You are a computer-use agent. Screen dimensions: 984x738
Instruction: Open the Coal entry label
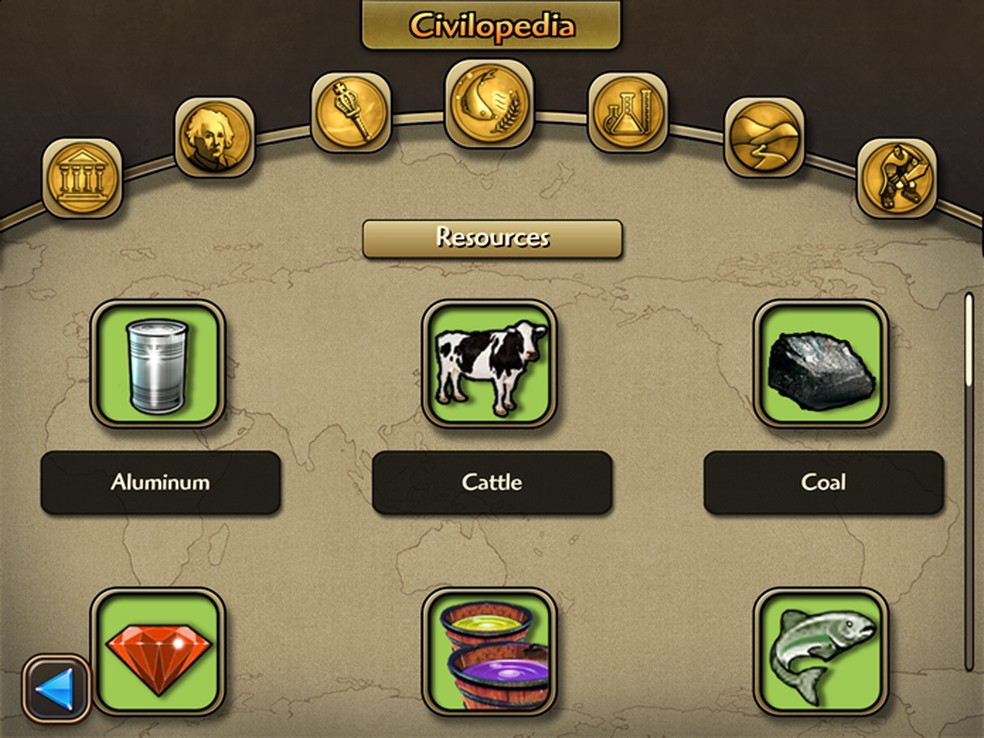click(823, 482)
